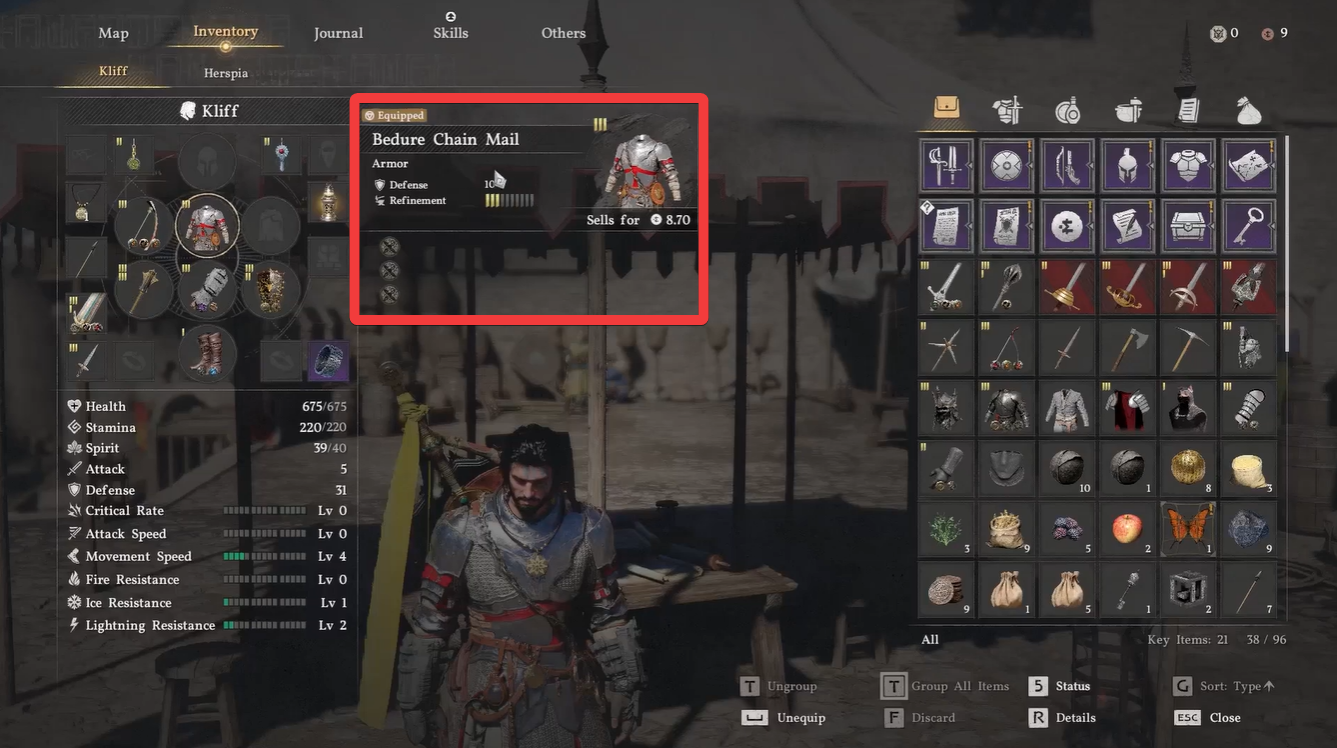This screenshot has width=1337, height=748.
Task: Select the bow and pistol weapon icon
Action: (x=1065, y=165)
